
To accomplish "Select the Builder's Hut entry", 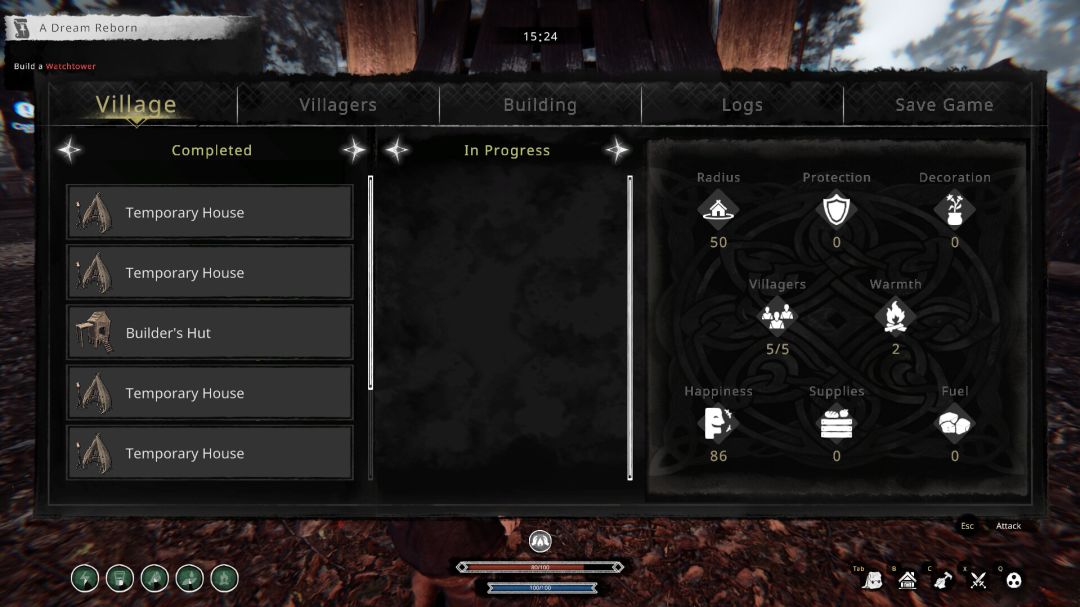I will [x=210, y=333].
